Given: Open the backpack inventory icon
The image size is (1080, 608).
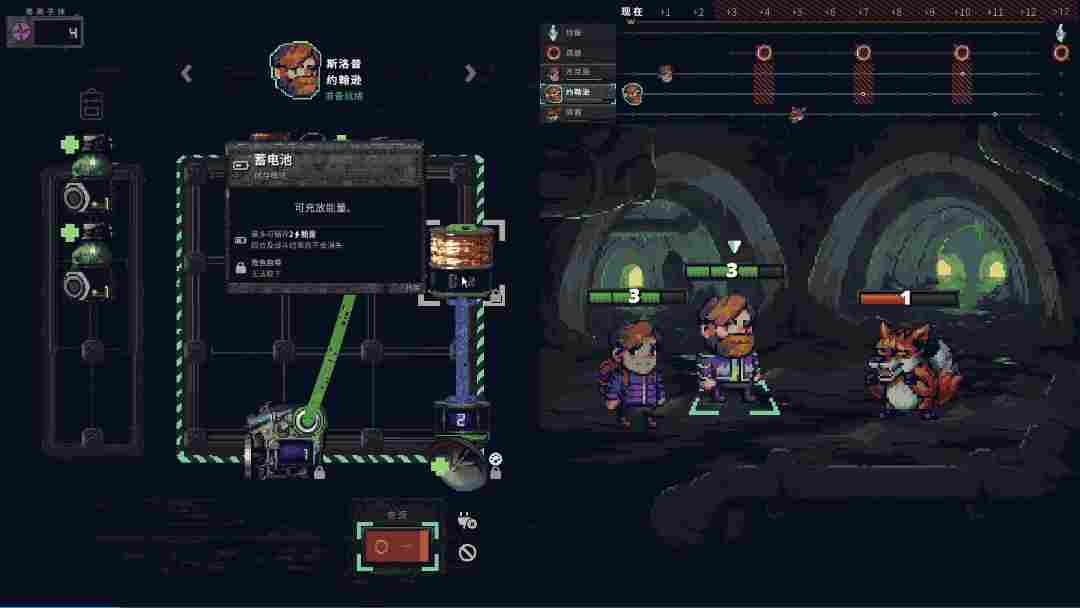Looking at the screenshot, I should [91, 104].
